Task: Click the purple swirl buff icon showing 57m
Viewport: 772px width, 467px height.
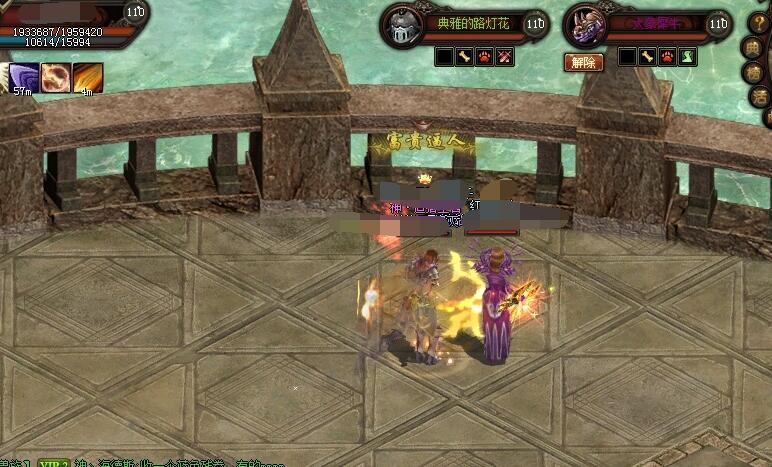Action: pyautogui.click(x=24, y=76)
